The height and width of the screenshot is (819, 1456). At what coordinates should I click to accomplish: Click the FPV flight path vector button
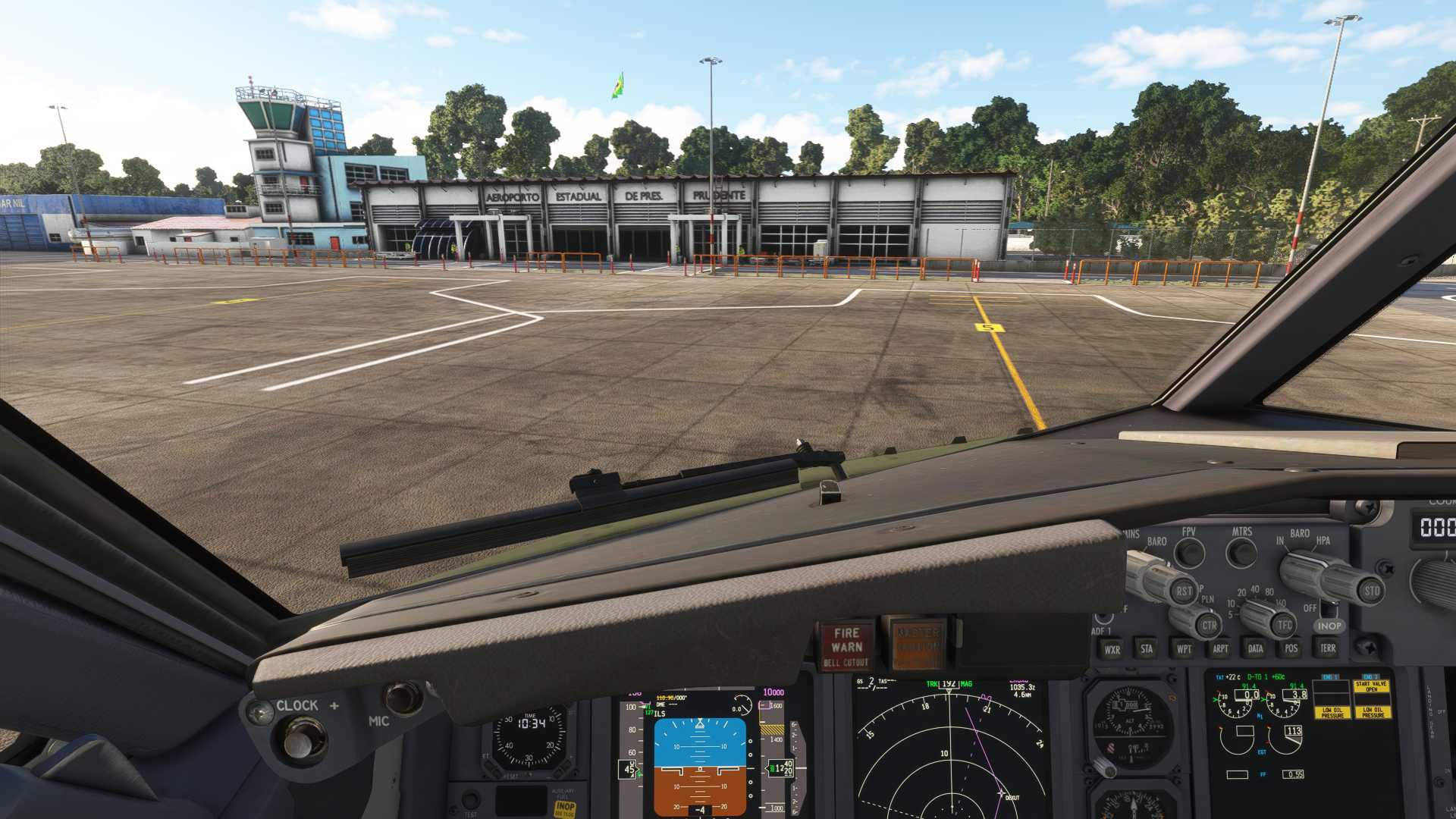[x=1189, y=553]
